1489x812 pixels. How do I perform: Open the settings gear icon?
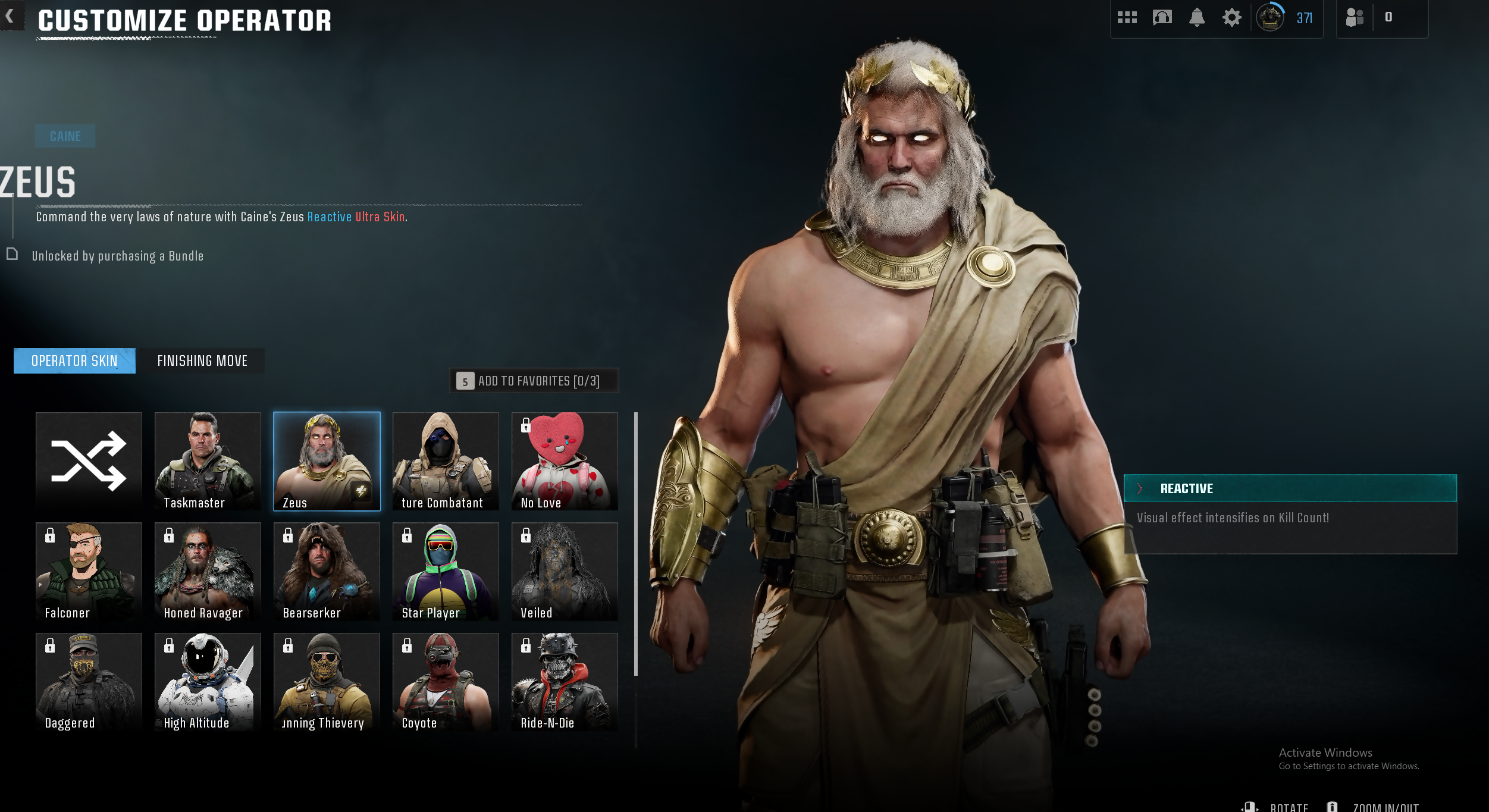[x=1231, y=18]
